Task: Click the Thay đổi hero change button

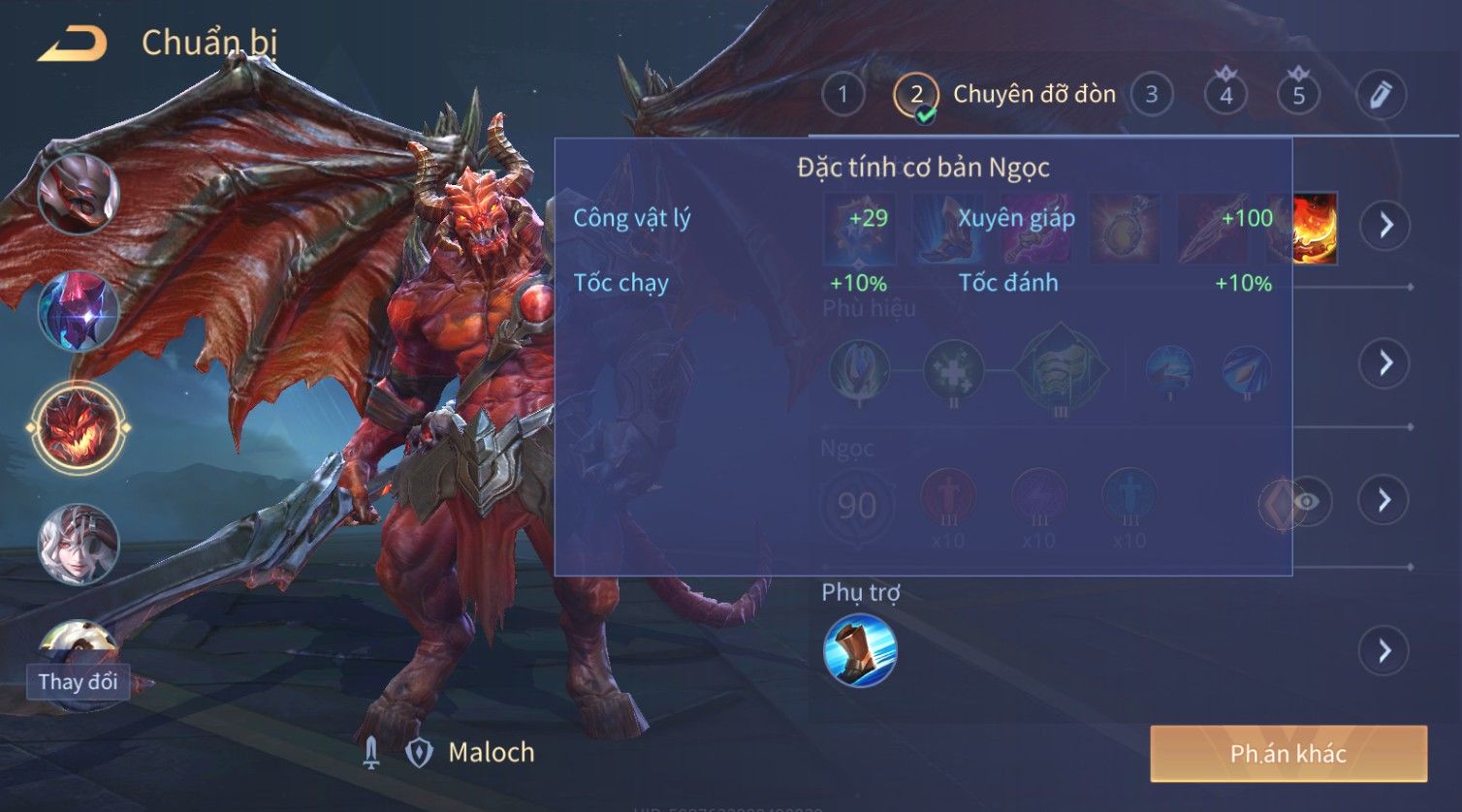Action: click(x=78, y=681)
